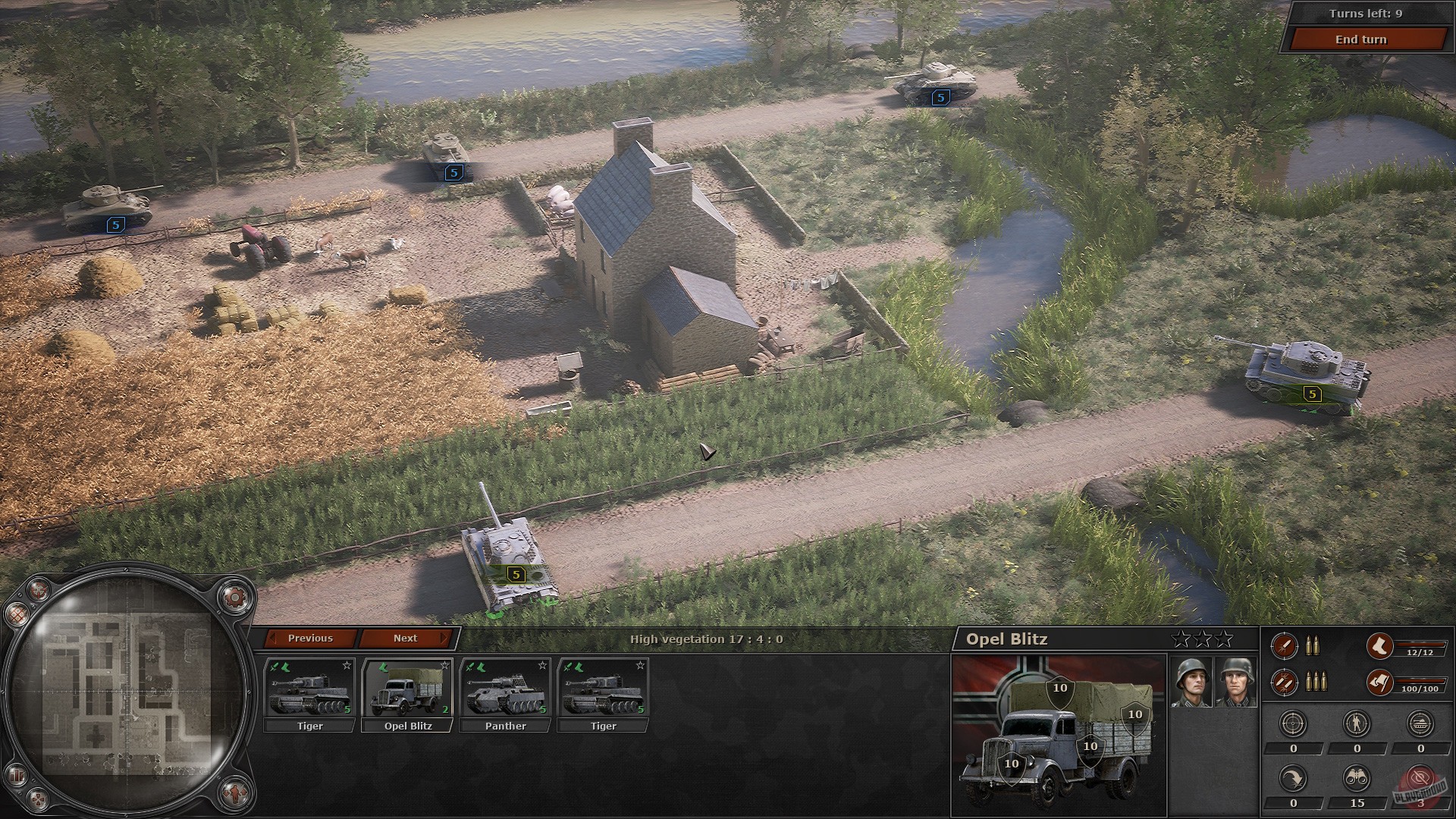Toggle the star on the Panther unit card
Image resolution: width=1456 pixels, height=819 pixels.
point(543,665)
